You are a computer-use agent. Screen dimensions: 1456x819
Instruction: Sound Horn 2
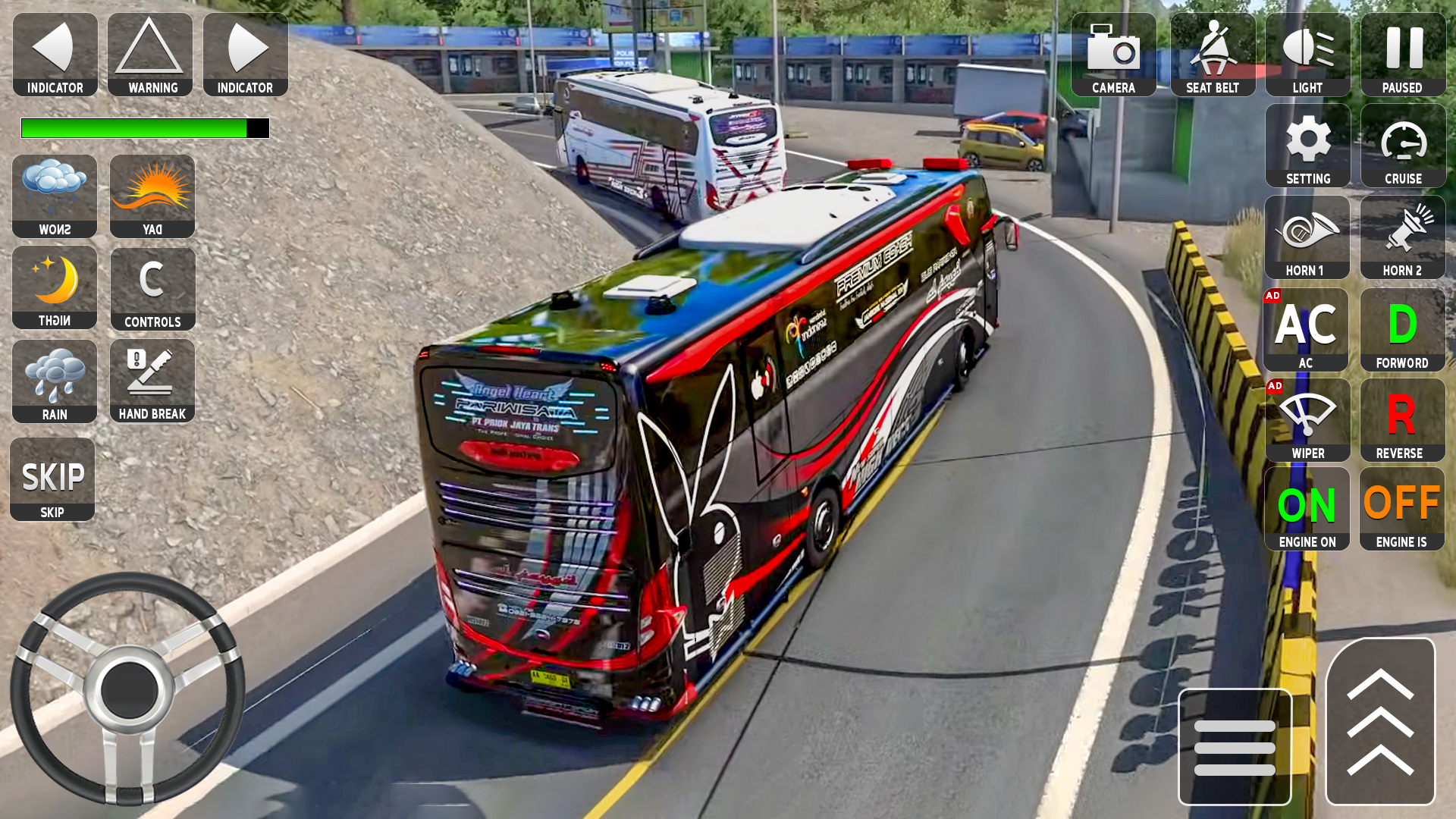point(1402,237)
